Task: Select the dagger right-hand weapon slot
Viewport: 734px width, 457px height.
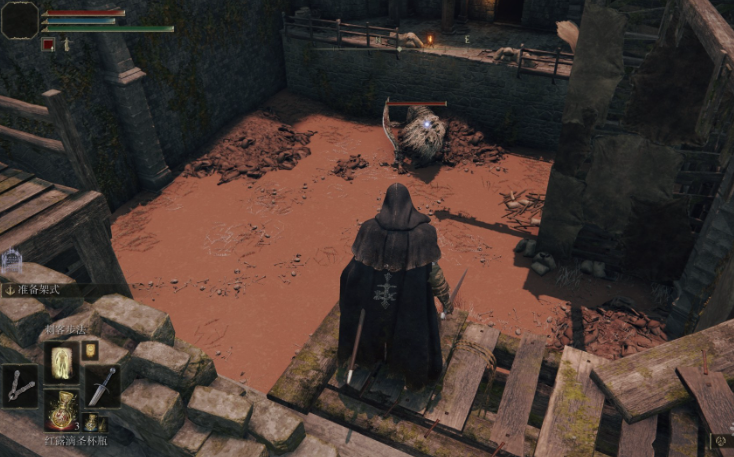Action: click(x=101, y=386)
